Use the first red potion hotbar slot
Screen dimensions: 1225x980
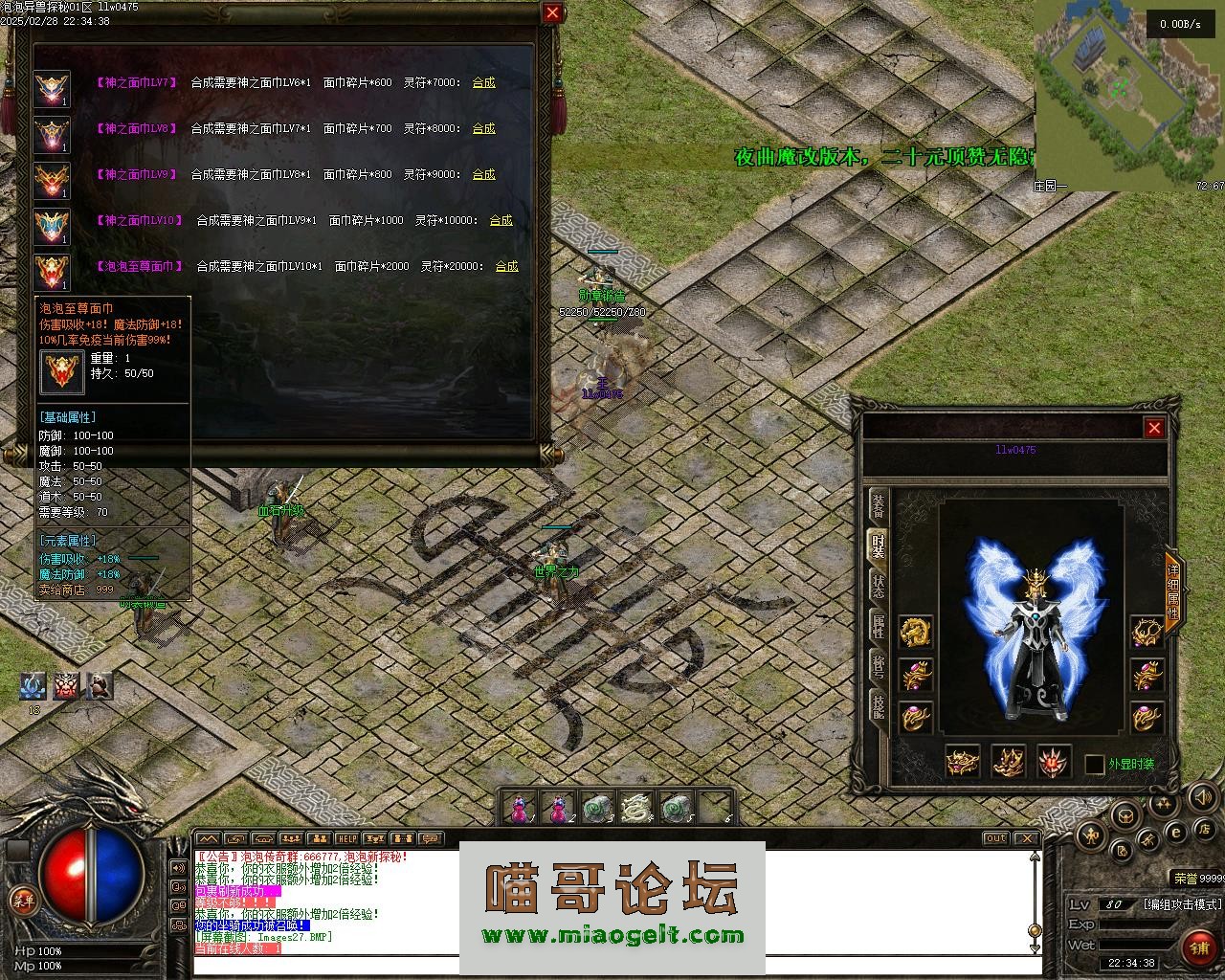tap(520, 809)
